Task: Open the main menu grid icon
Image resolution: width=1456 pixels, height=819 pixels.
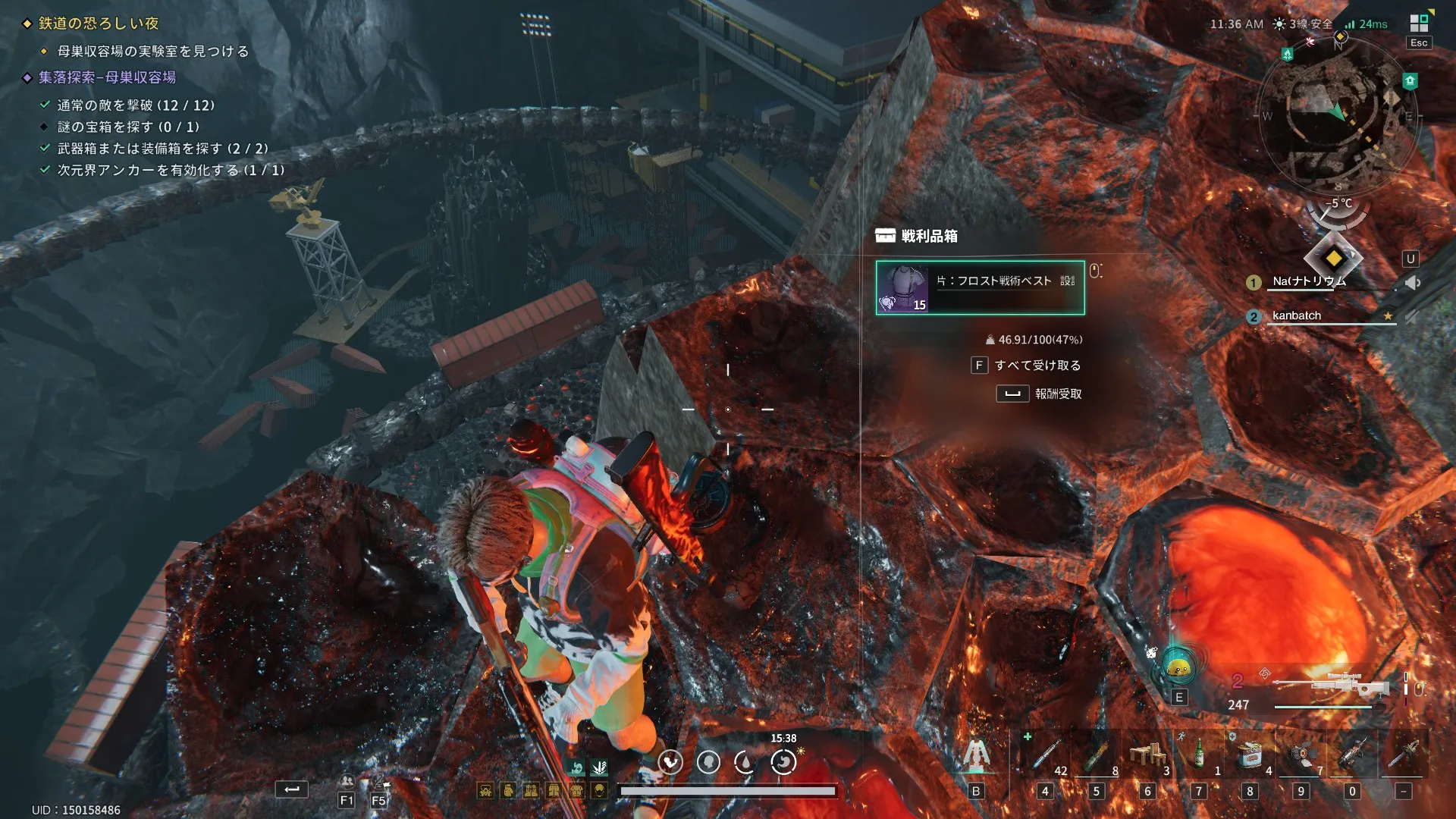Action: point(1419,23)
